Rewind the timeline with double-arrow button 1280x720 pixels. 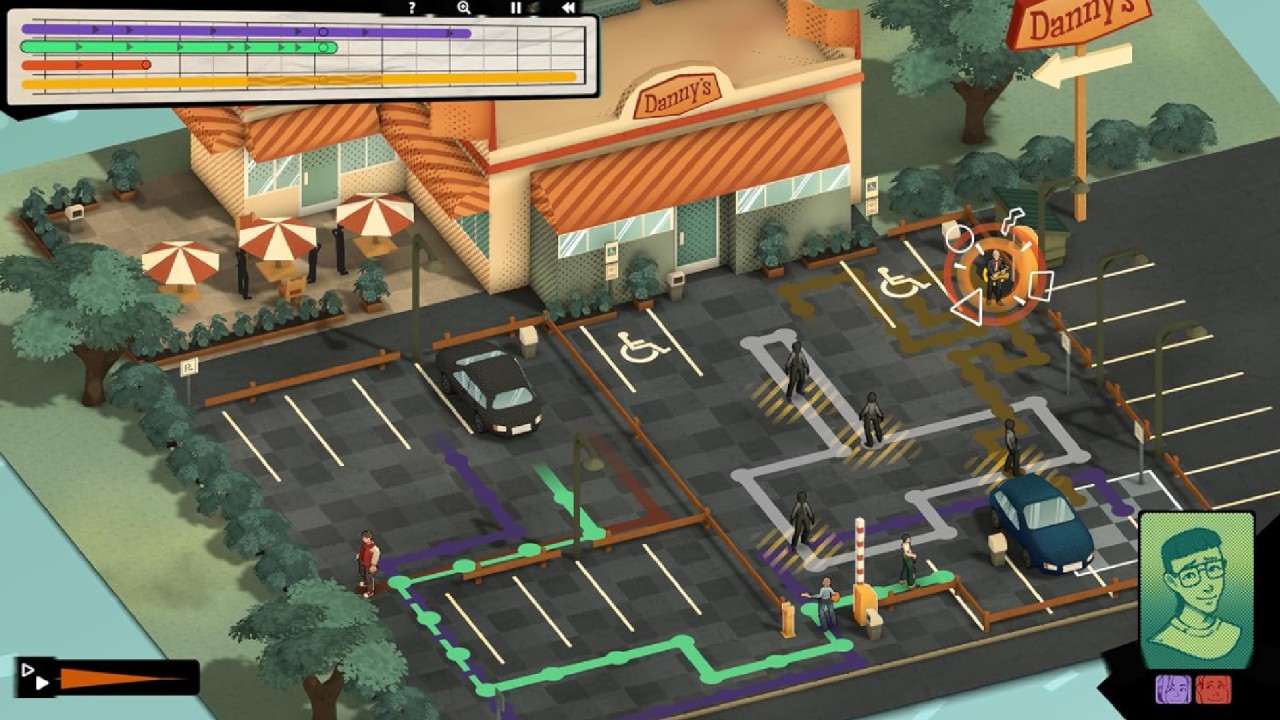568,8
